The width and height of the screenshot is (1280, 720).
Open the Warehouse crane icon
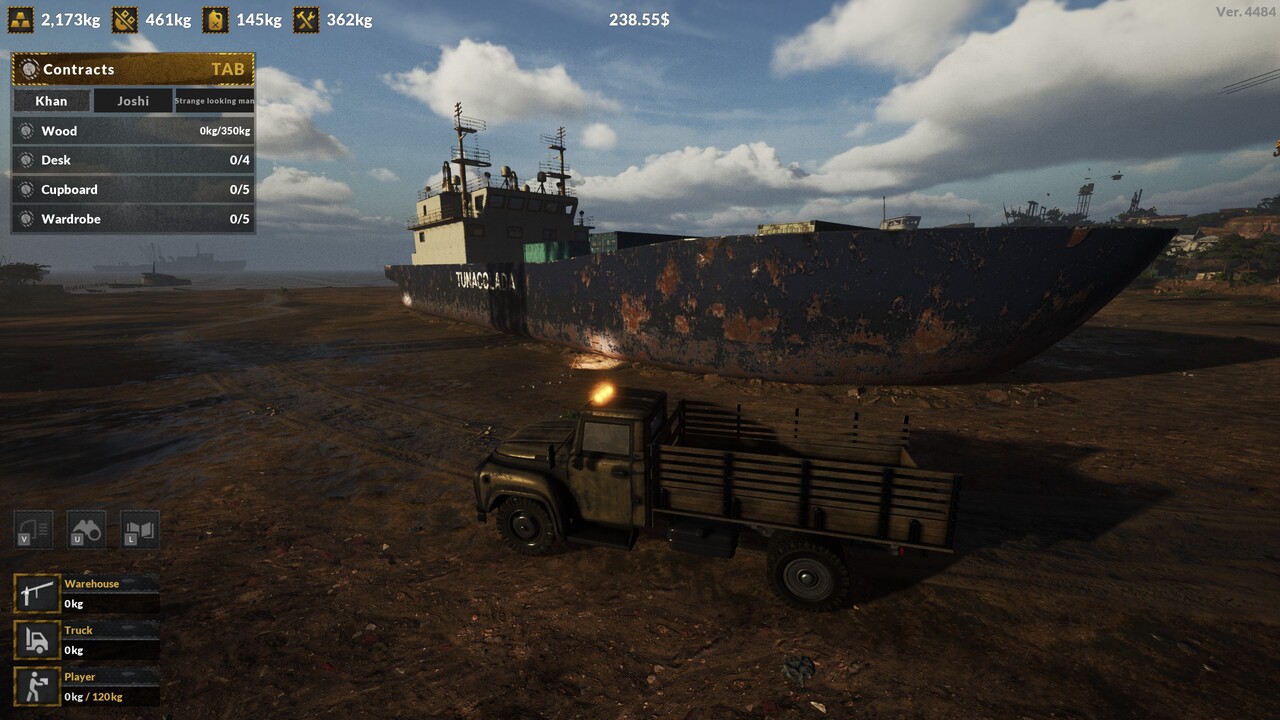pyautogui.click(x=37, y=593)
